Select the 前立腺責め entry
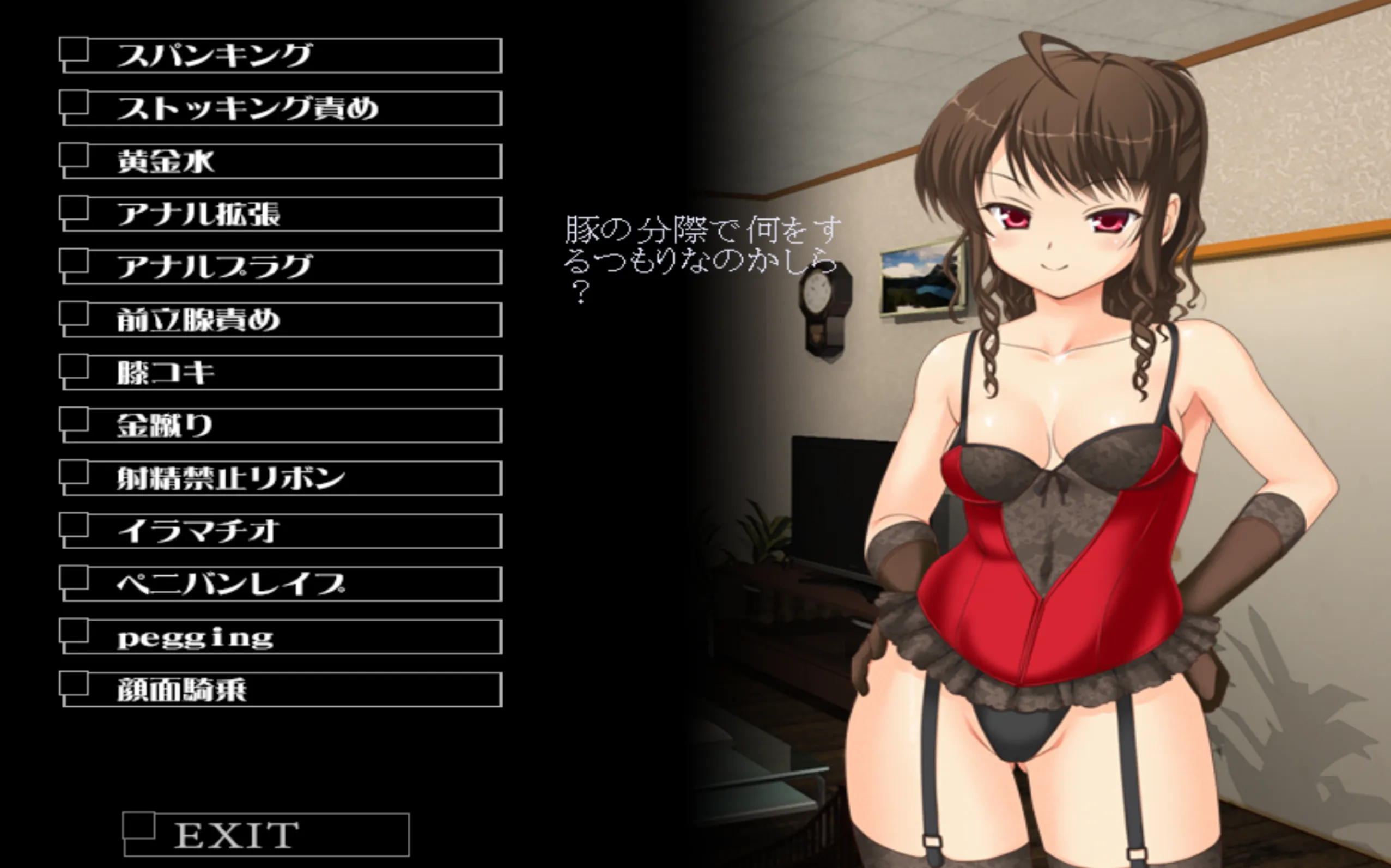Viewport: 1391px width, 868px height. pyautogui.click(x=281, y=320)
